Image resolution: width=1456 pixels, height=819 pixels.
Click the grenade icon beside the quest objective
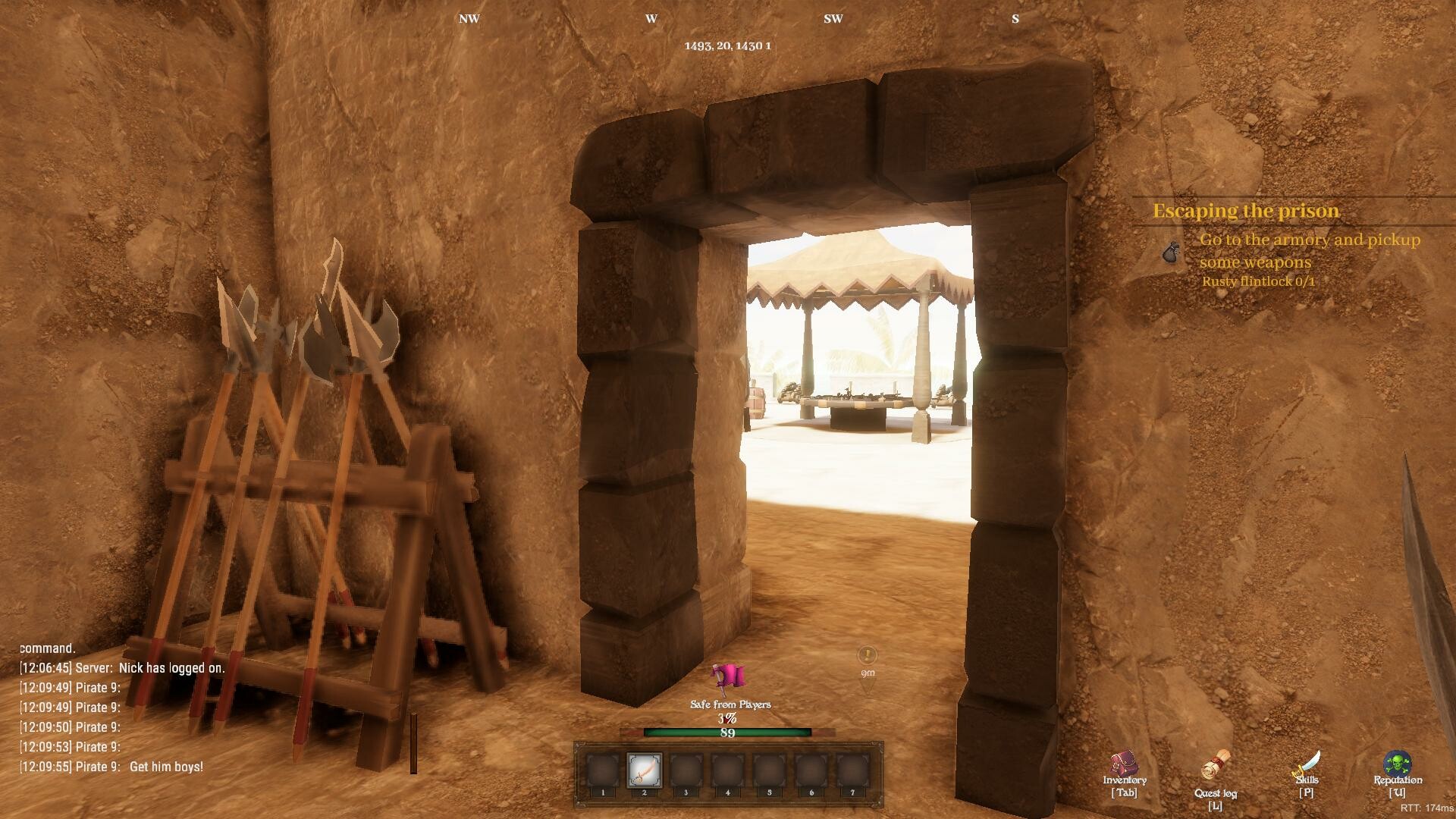pyautogui.click(x=1172, y=253)
